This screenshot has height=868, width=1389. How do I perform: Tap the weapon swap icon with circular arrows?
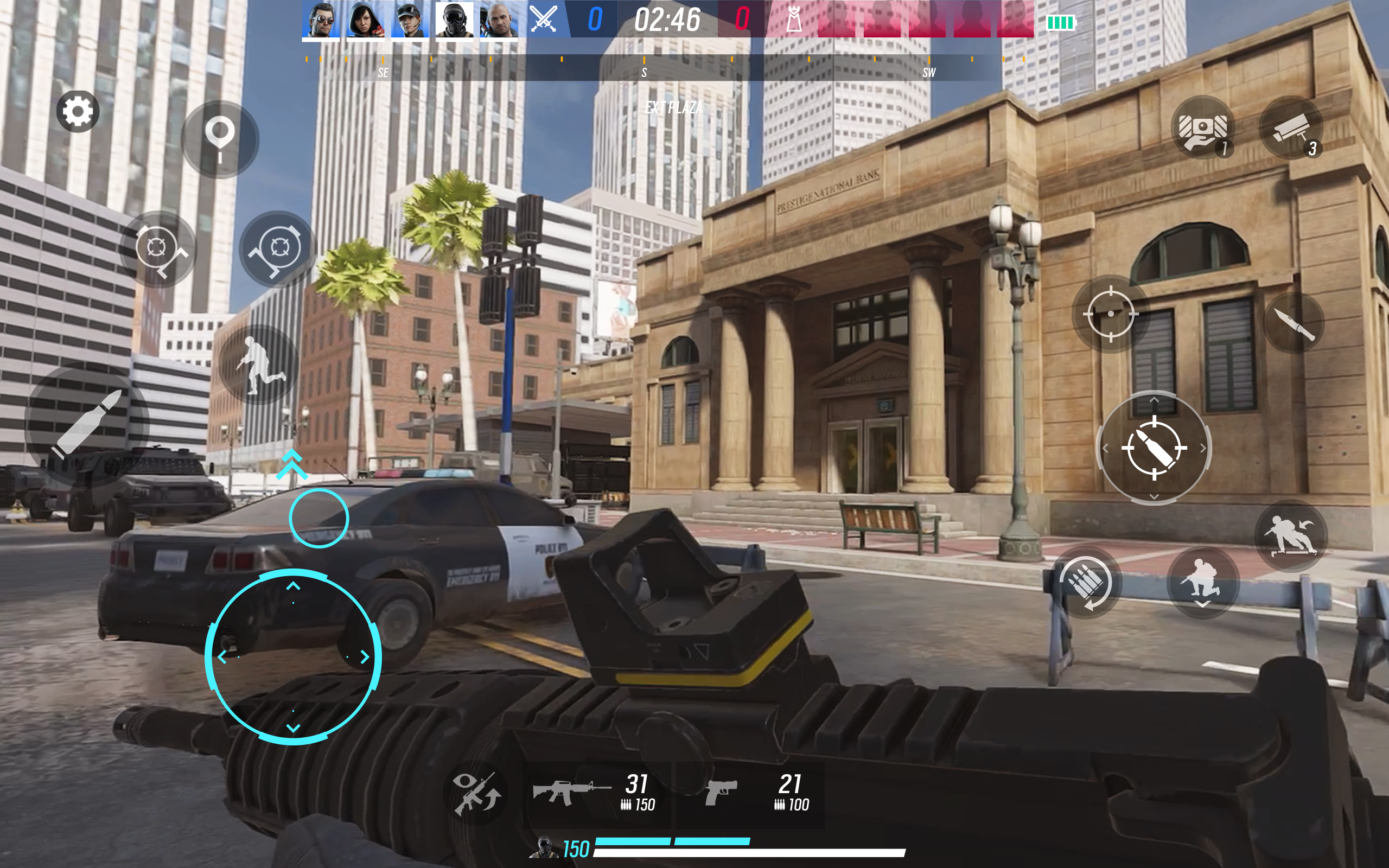pyautogui.click(x=476, y=794)
